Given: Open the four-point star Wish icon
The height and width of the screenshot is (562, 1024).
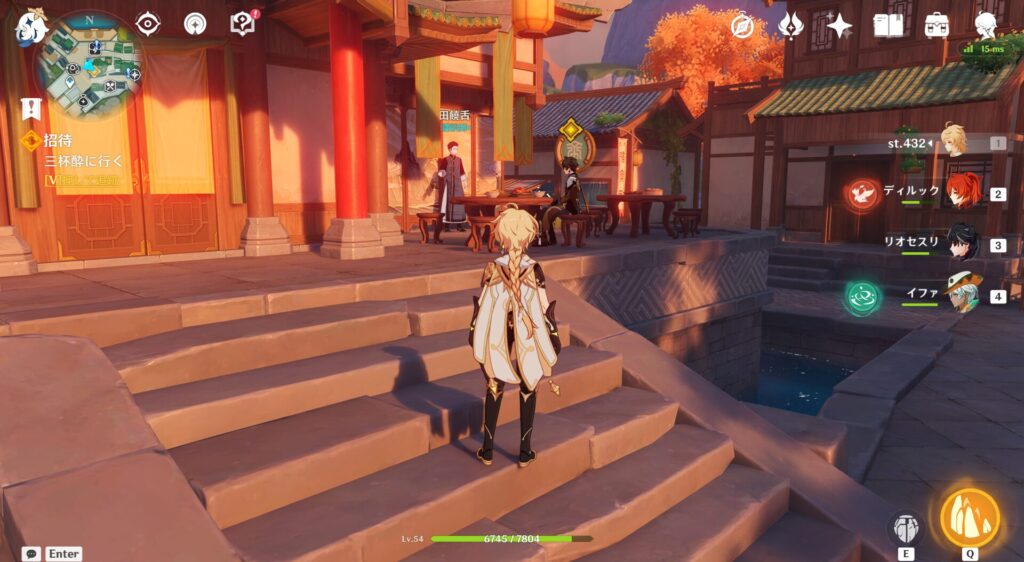Looking at the screenshot, I should (839, 26).
